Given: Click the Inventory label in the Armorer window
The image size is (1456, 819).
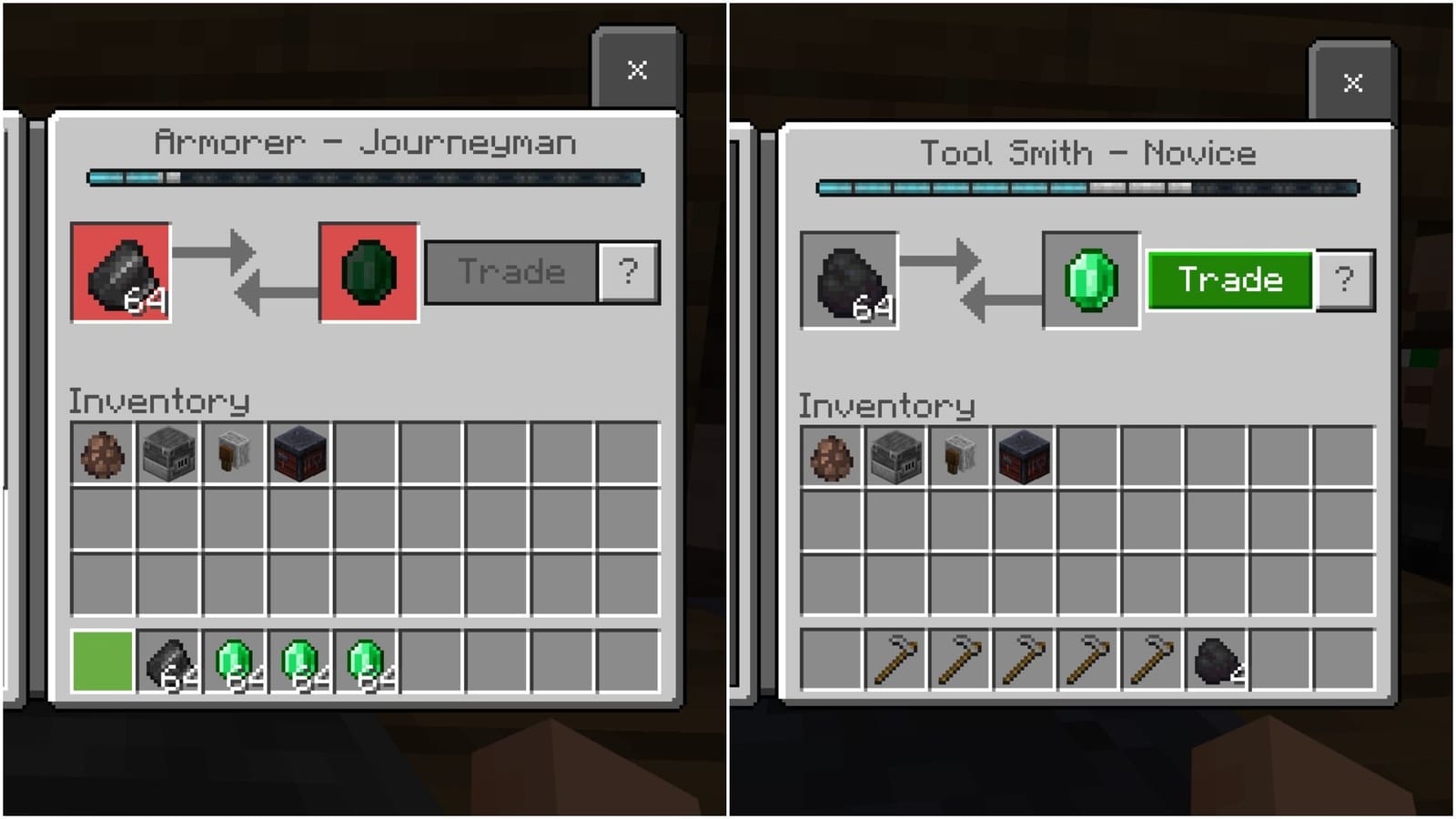Looking at the screenshot, I should pyautogui.click(x=159, y=399).
